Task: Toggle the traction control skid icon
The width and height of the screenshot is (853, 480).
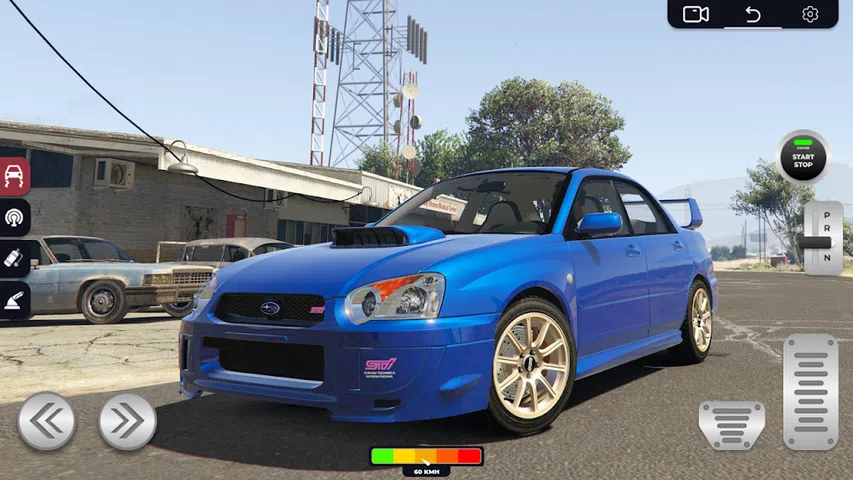Action: [15, 177]
